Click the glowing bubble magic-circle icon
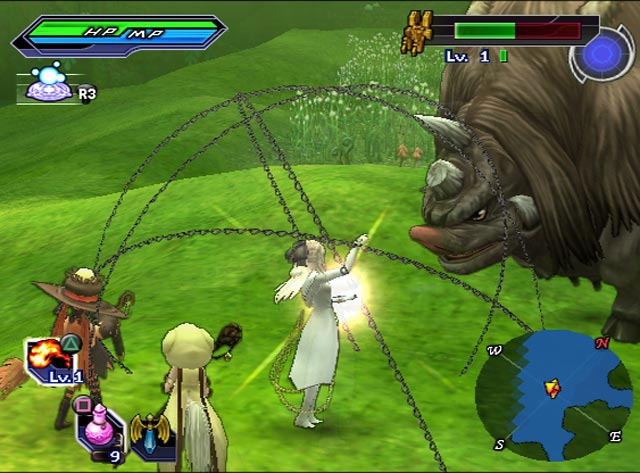This screenshot has width=640, height=473. click(47, 84)
